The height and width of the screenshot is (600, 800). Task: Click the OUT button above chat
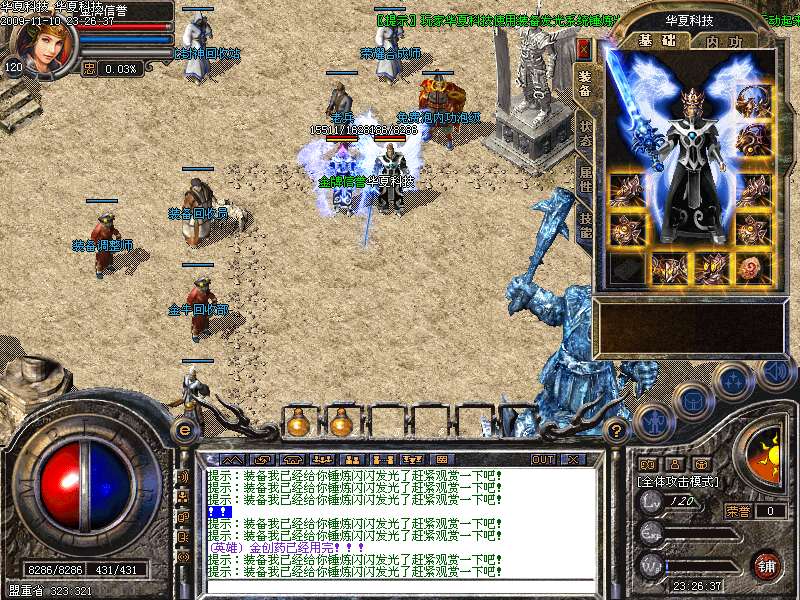[x=542, y=460]
